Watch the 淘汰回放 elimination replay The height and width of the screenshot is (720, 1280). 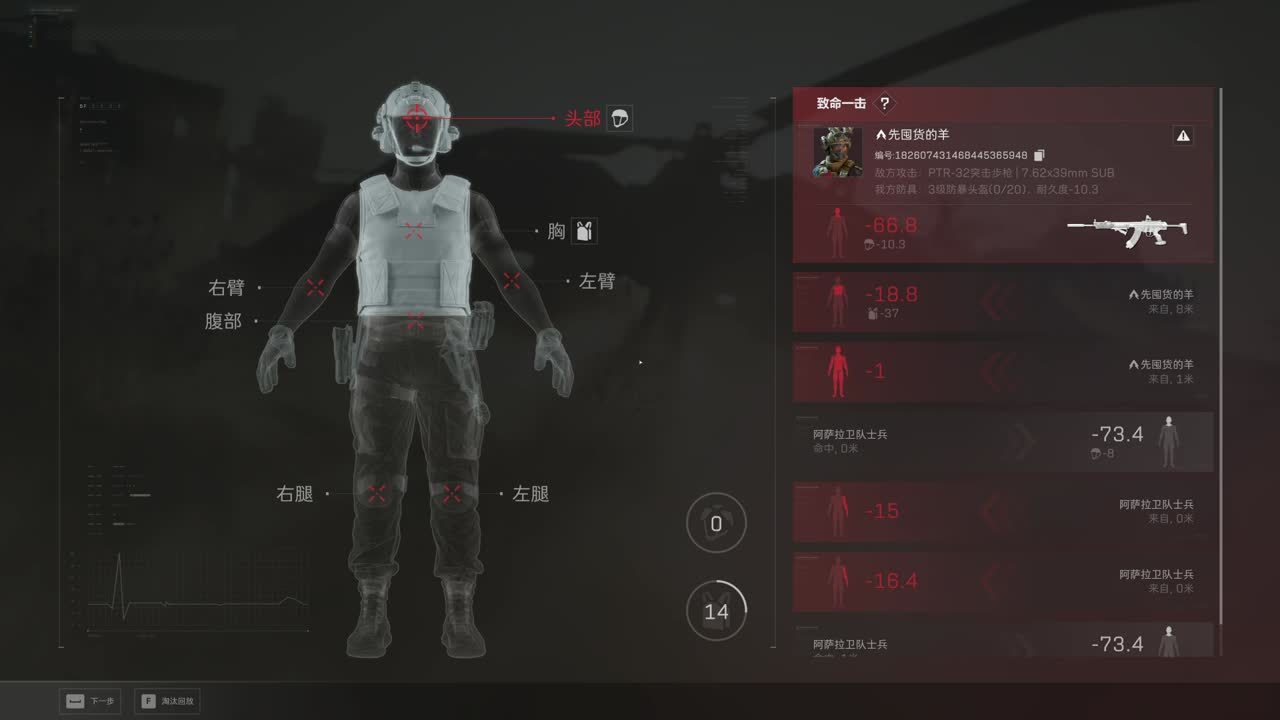171,701
